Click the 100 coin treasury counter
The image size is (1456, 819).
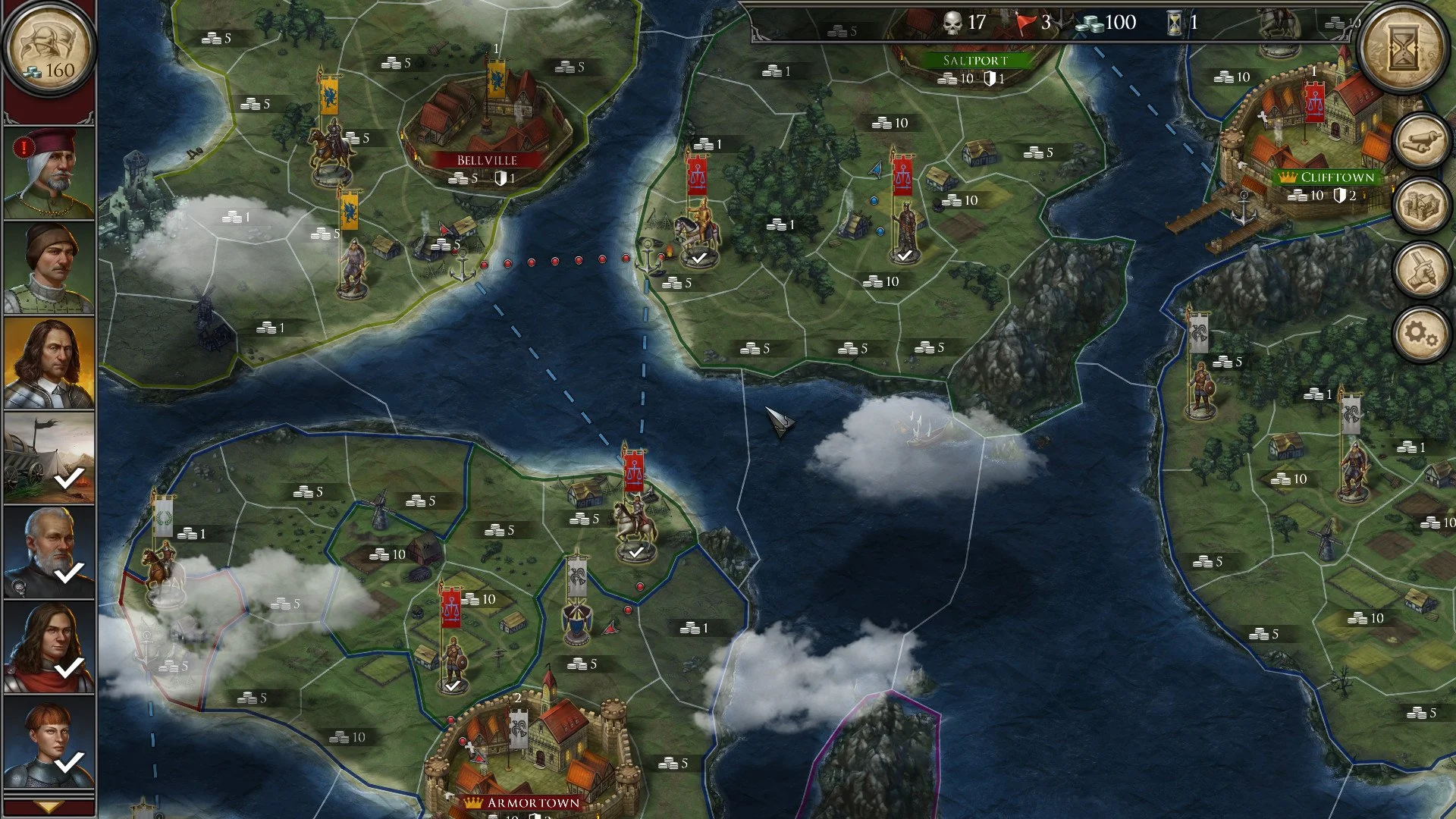tap(1109, 22)
